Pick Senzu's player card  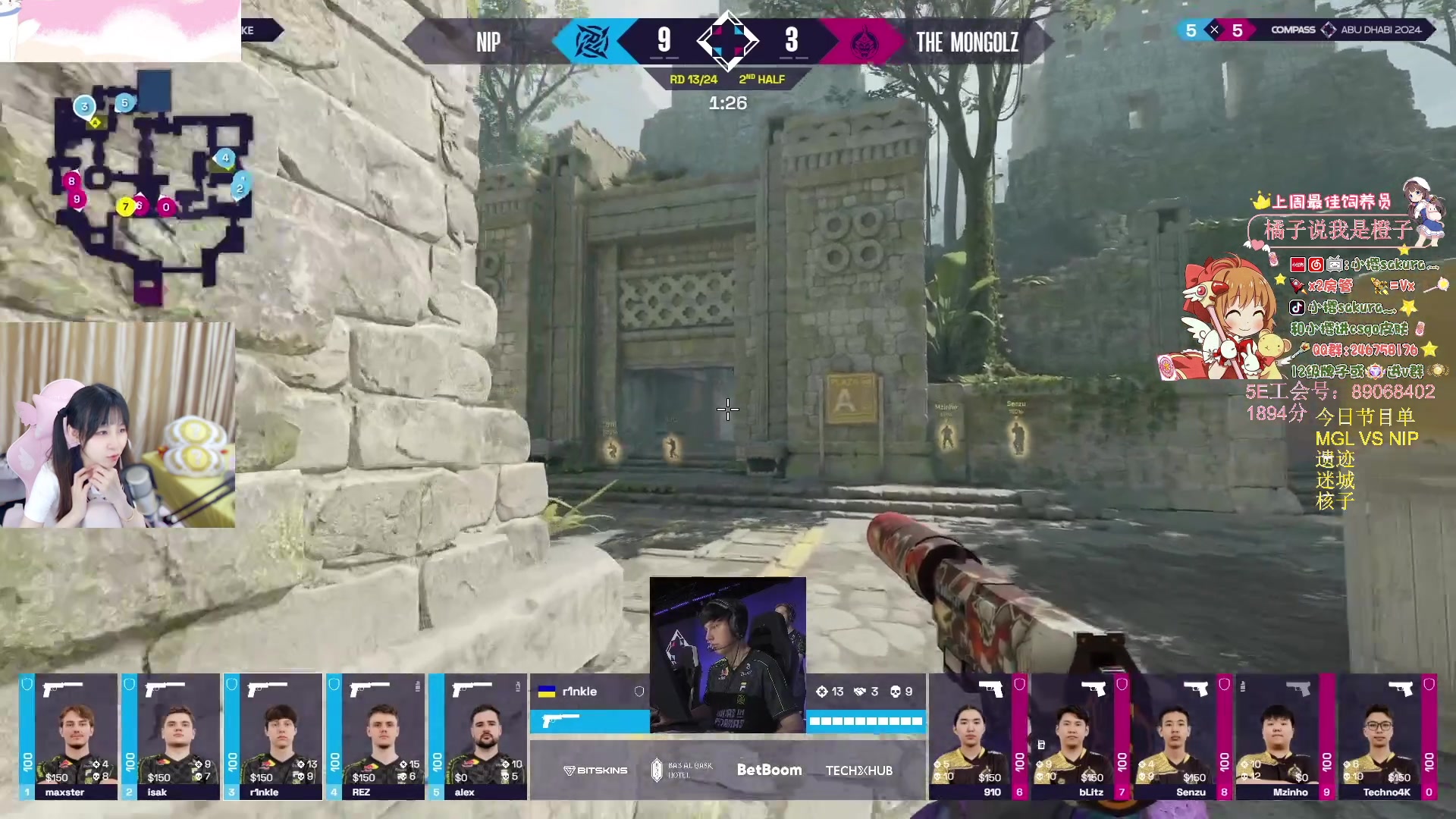click(x=1183, y=736)
